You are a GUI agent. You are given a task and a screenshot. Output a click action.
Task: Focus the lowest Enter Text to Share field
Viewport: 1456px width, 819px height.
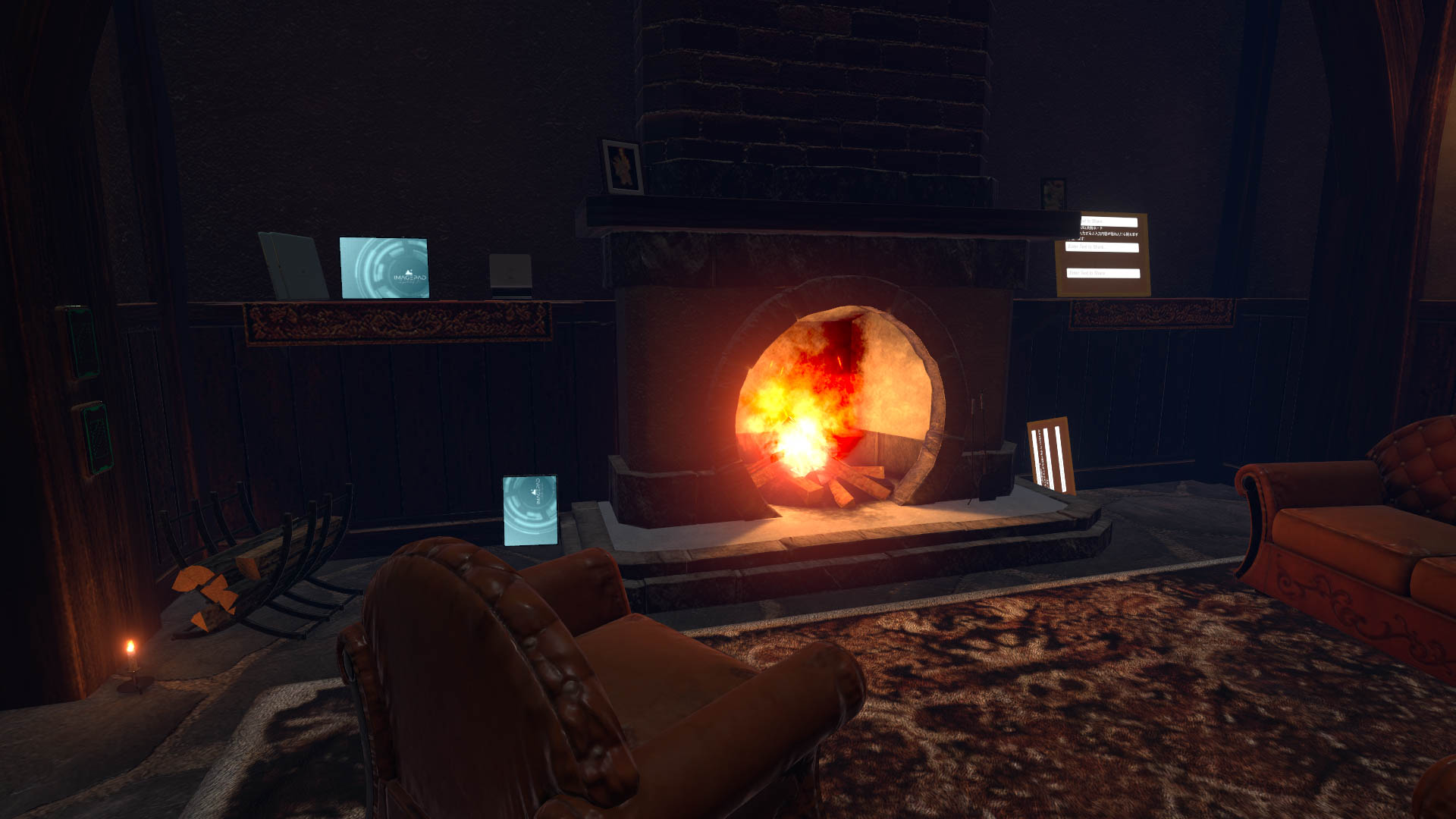point(1103,273)
